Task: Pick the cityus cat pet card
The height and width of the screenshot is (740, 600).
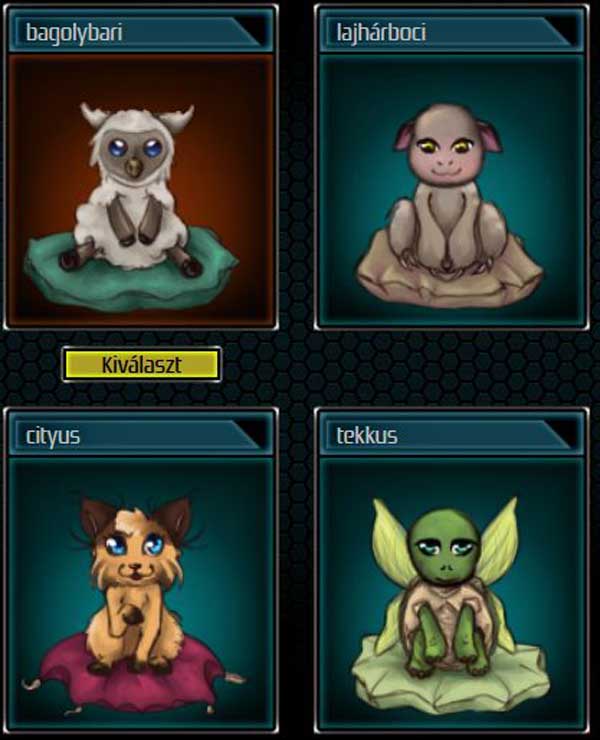Action: click(141, 590)
